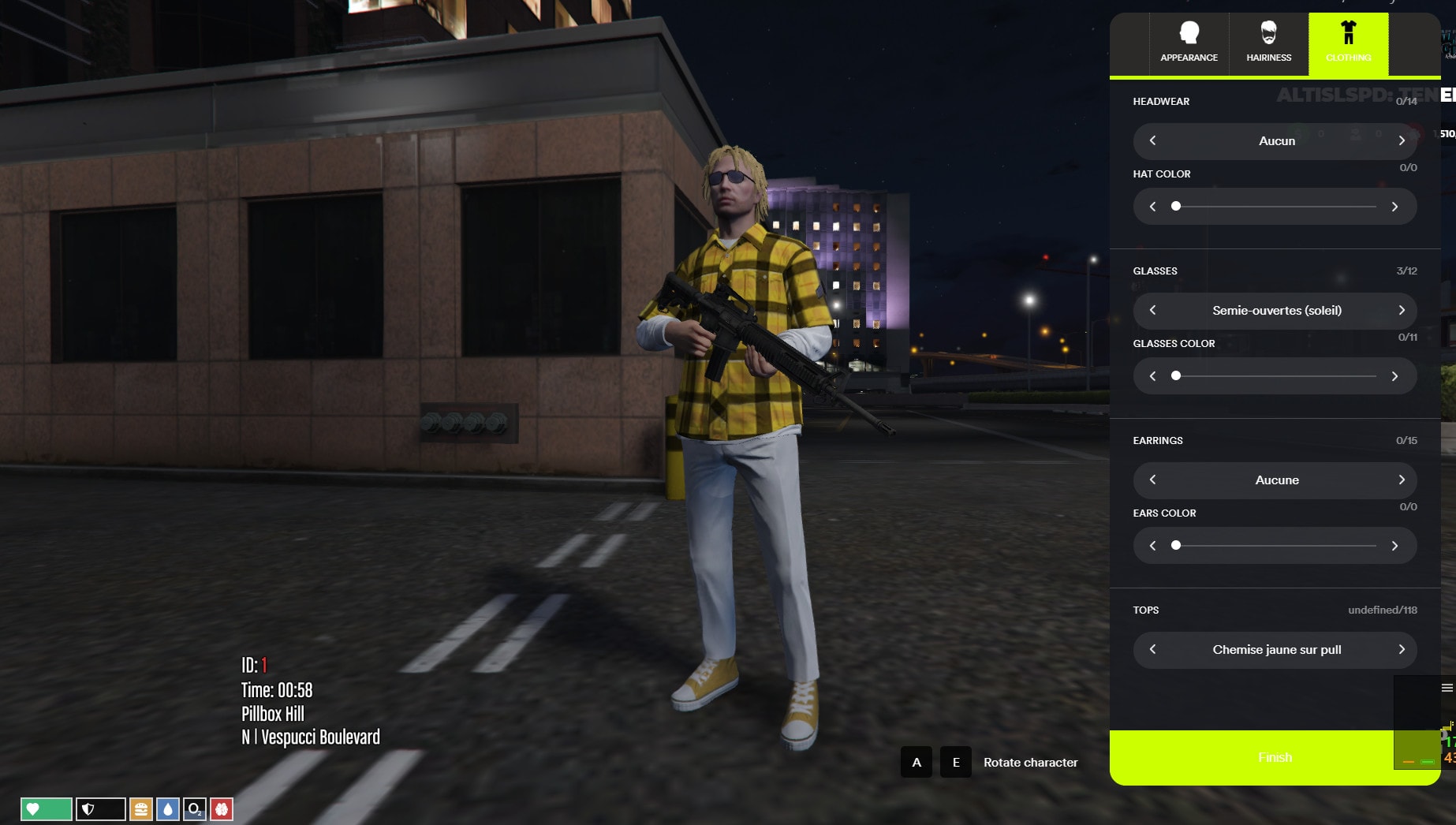Click the ears color slider handle
This screenshot has width=1456, height=825.
[x=1176, y=545]
